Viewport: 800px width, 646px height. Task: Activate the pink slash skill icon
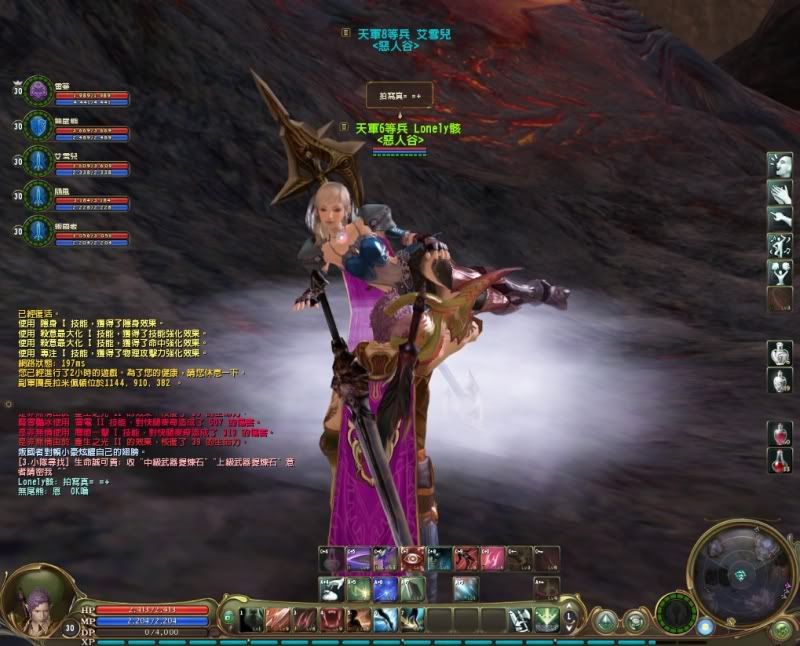point(493,559)
